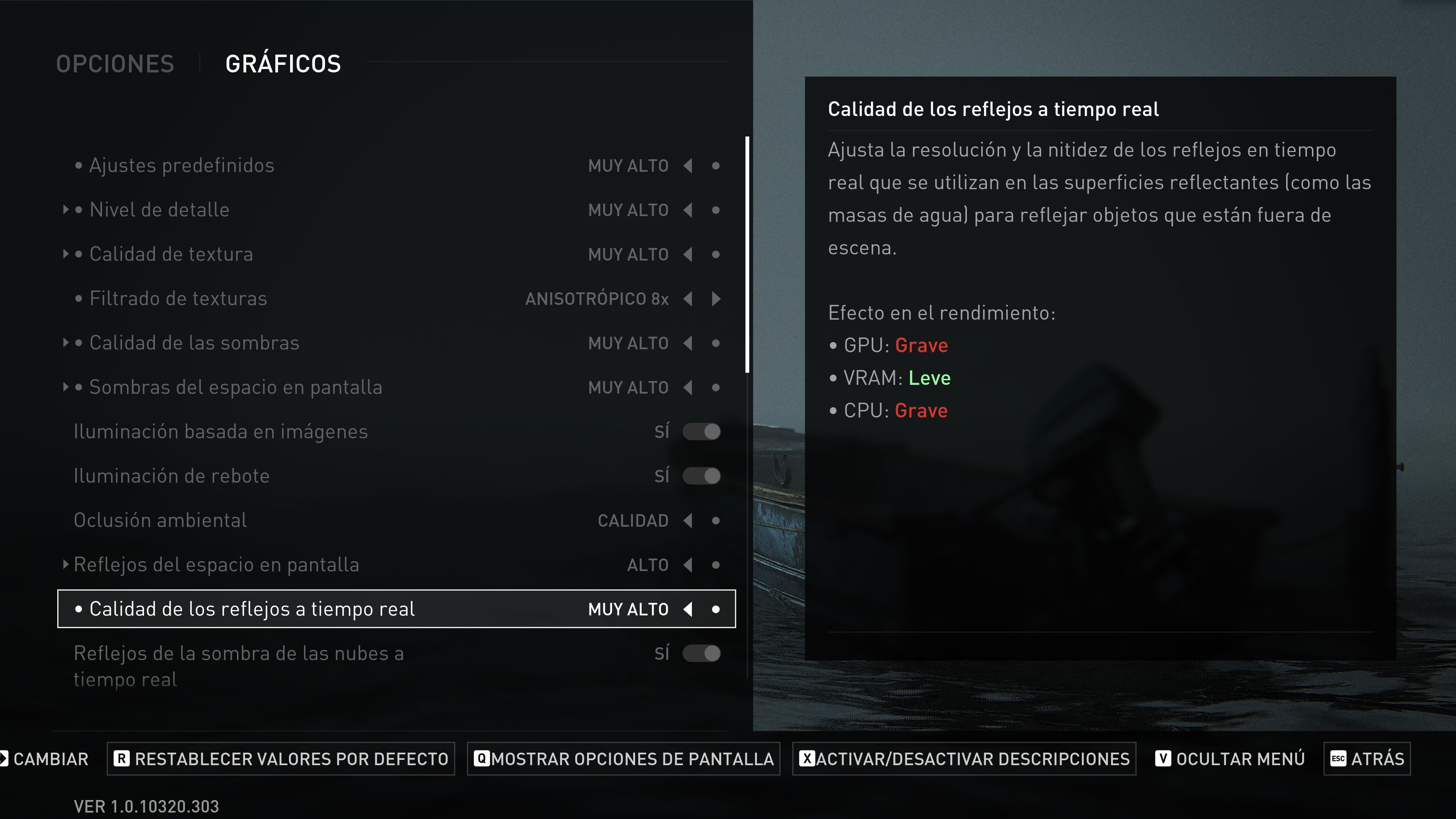This screenshot has height=819, width=1456.
Task: Click the left arrow on Ajustes predefinidos
Action: coord(687,166)
